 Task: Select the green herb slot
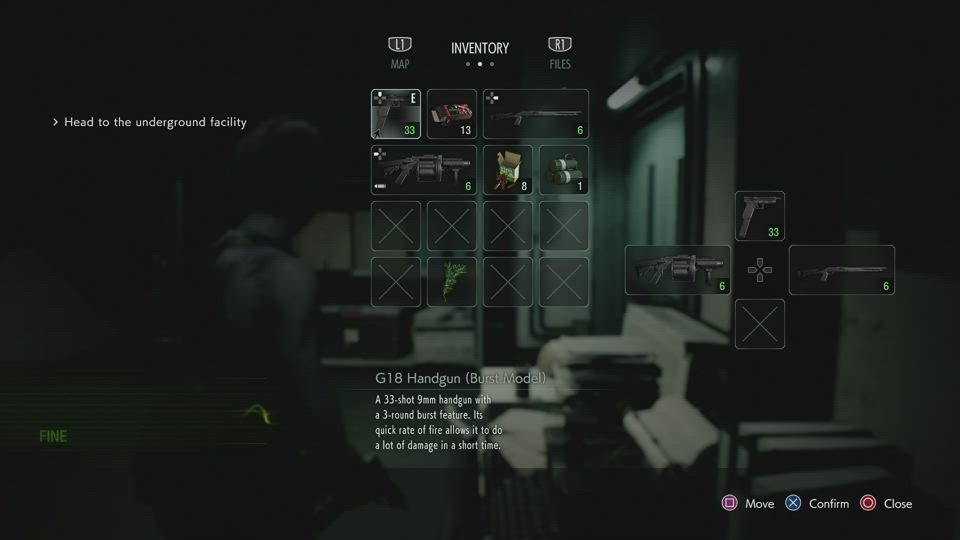coord(452,282)
